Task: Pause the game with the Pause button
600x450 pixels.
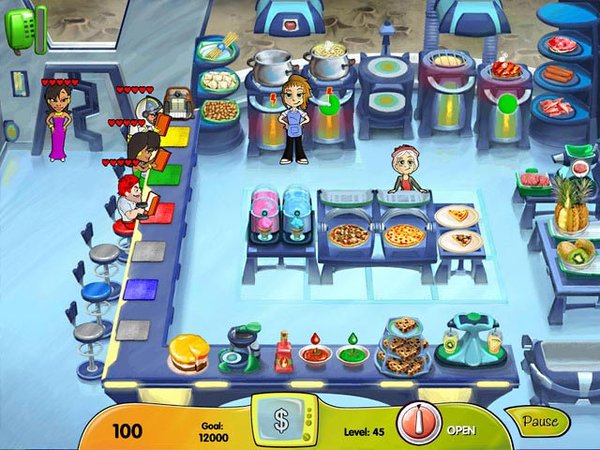Action: click(x=540, y=421)
